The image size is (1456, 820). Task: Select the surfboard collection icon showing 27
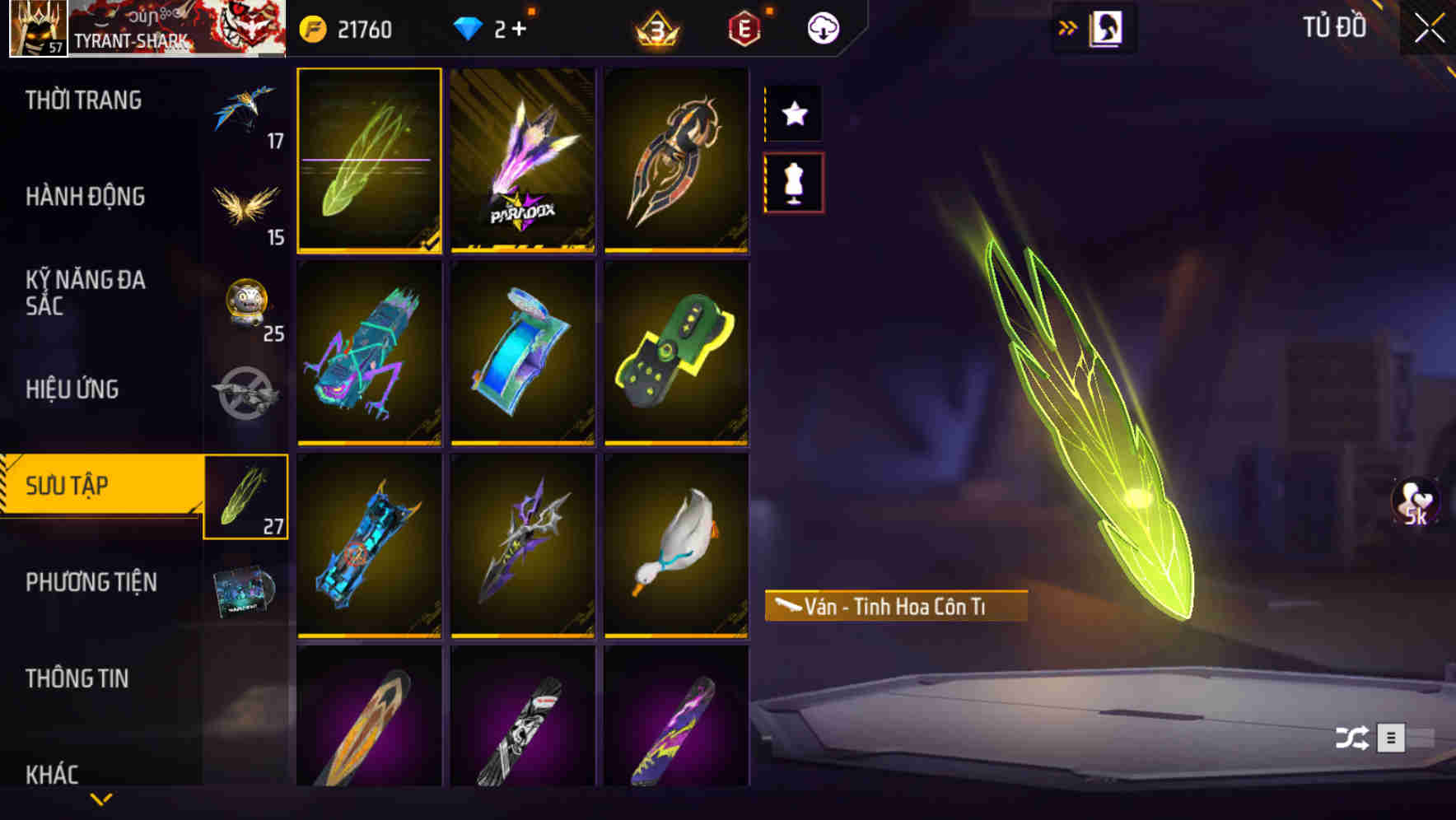[x=246, y=496]
